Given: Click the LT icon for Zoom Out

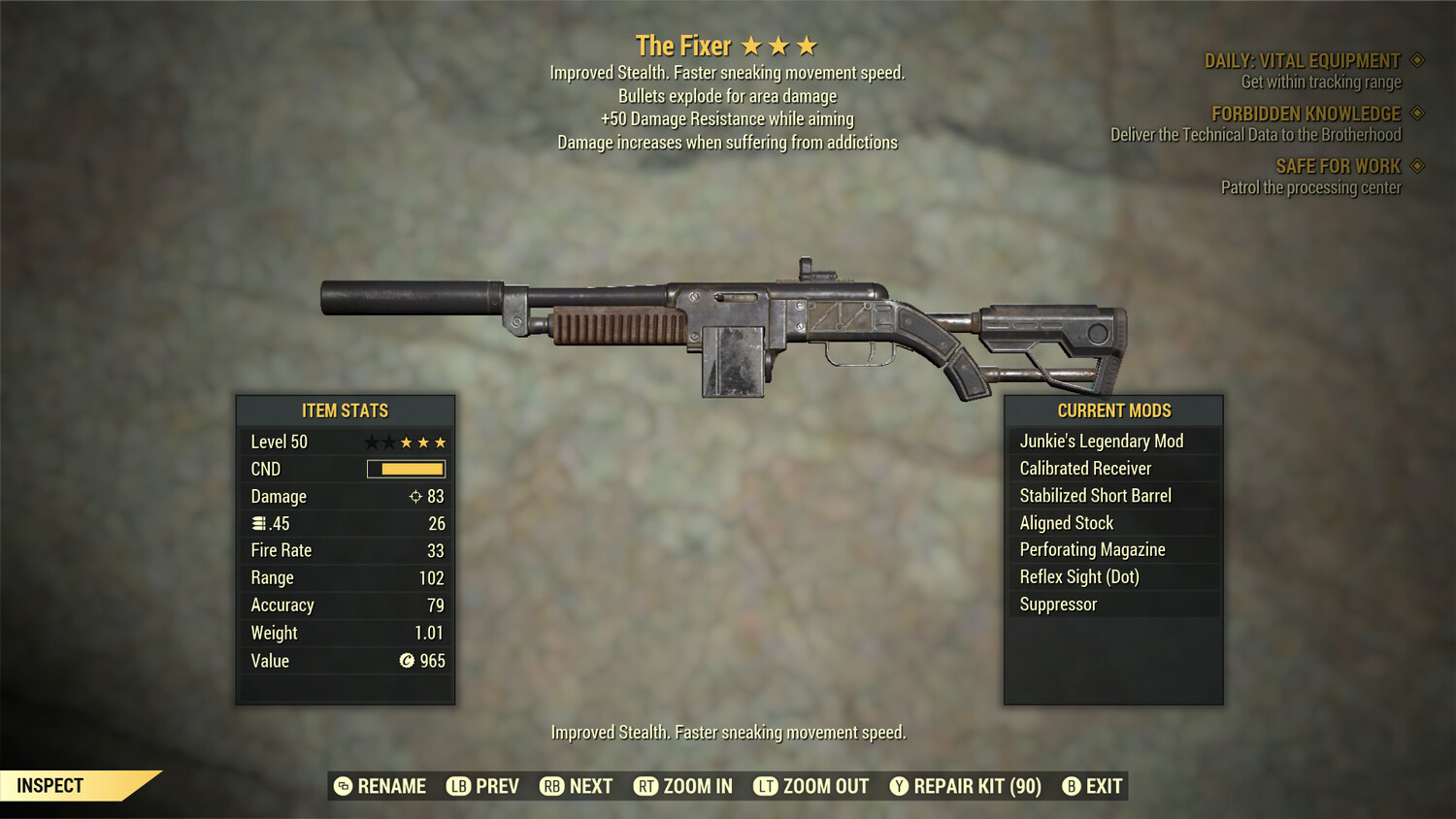Looking at the screenshot, I should point(766,786).
